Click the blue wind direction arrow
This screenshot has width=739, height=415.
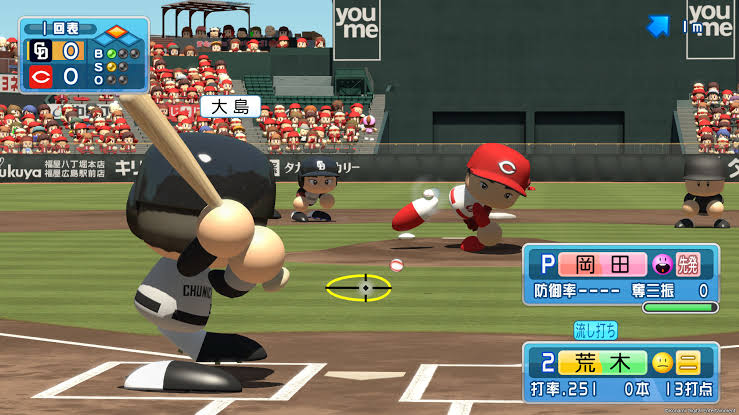(x=657, y=27)
